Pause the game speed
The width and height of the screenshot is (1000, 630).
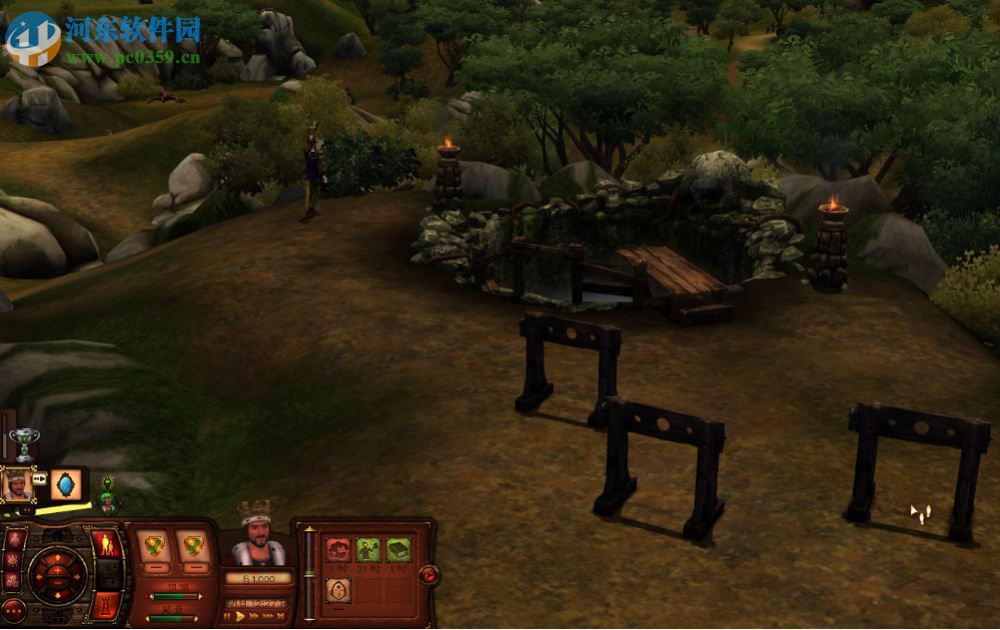[228, 617]
